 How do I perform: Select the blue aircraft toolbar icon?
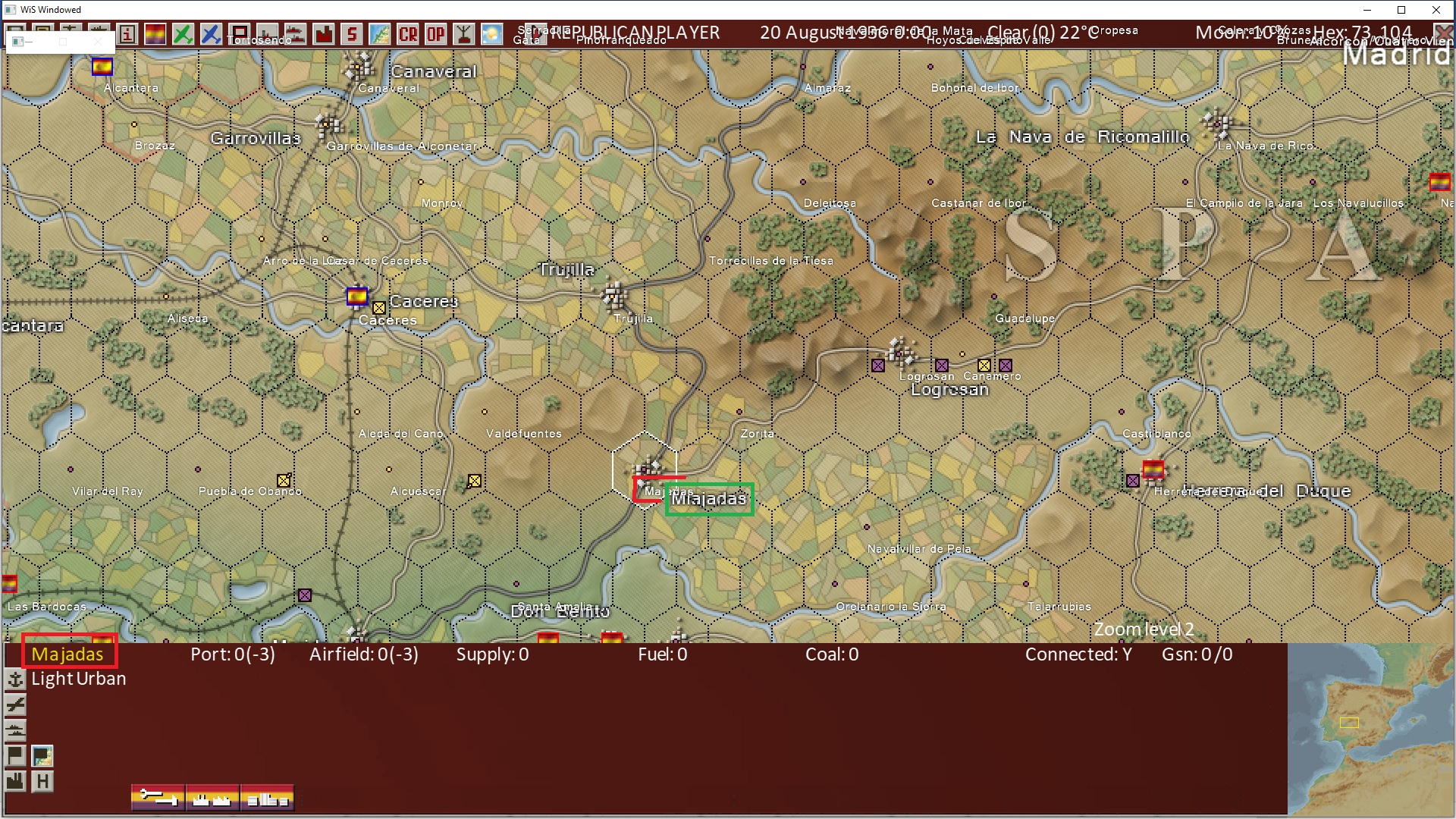click(x=212, y=34)
